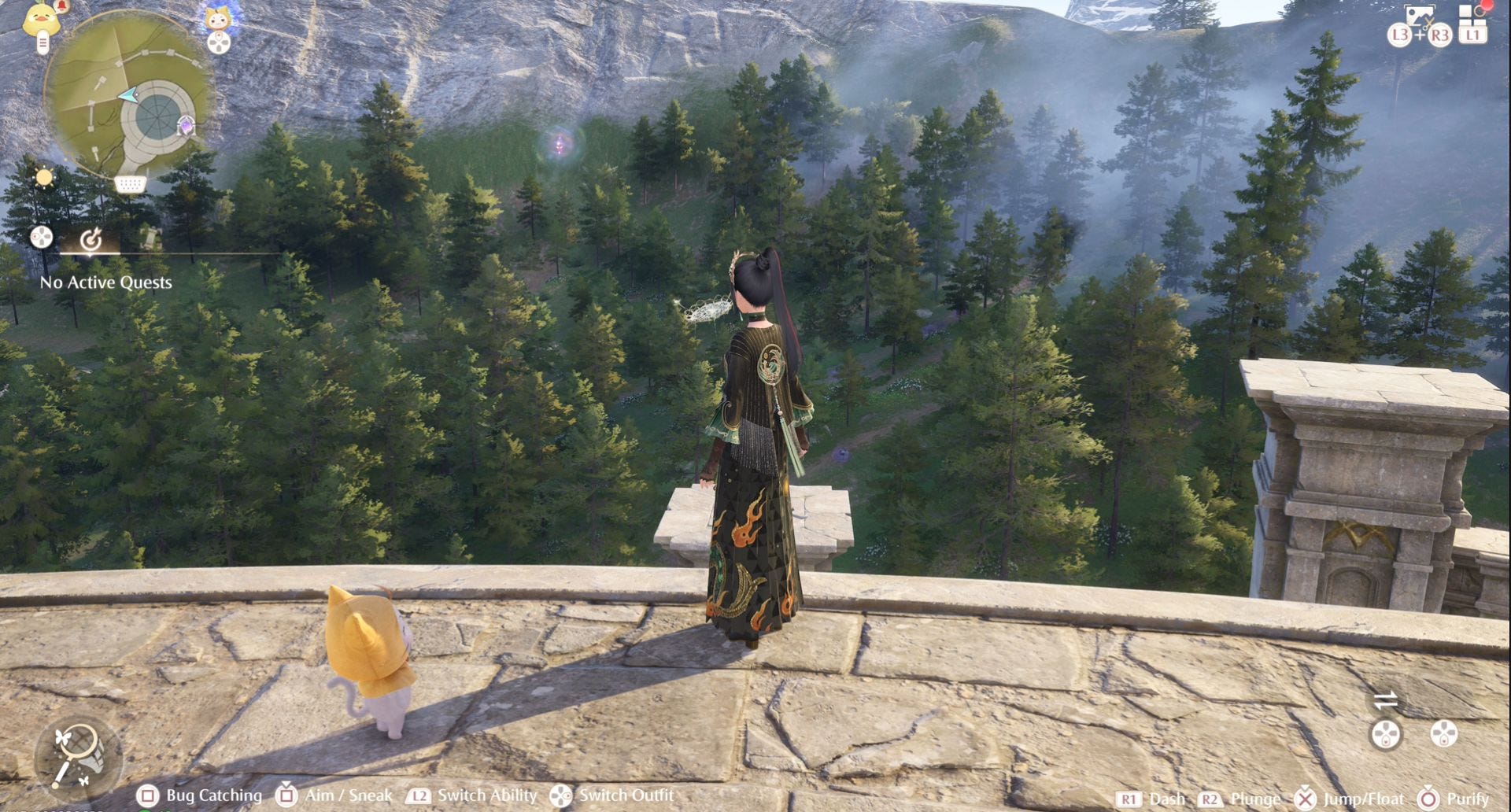The width and height of the screenshot is (1511, 812).
Task: Switch to the scroll quest tab
Action: click(148, 238)
